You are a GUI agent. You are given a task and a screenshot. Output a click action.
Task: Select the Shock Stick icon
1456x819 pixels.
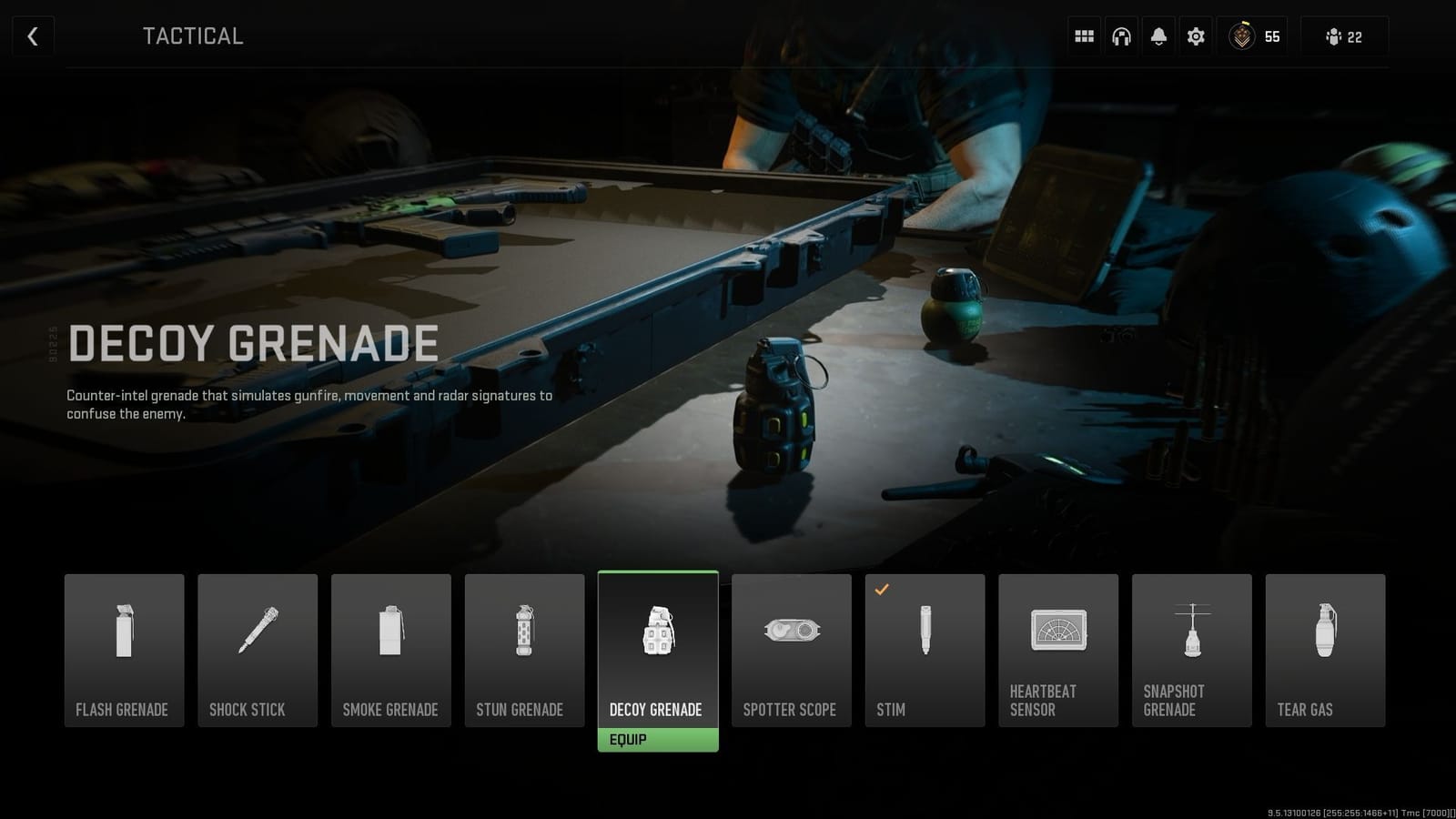point(258,628)
